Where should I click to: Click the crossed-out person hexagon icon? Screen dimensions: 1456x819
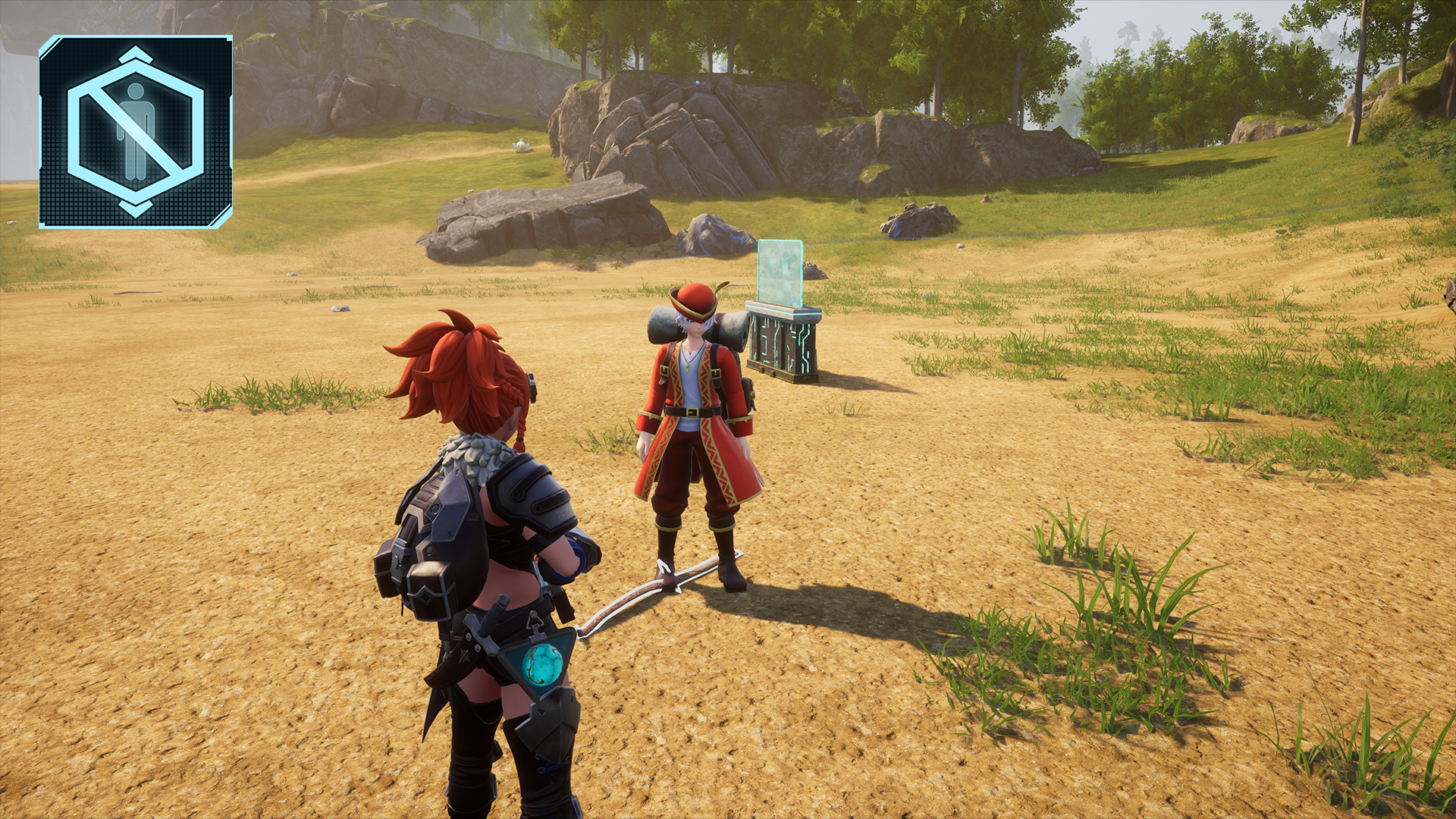(x=136, y=132)
